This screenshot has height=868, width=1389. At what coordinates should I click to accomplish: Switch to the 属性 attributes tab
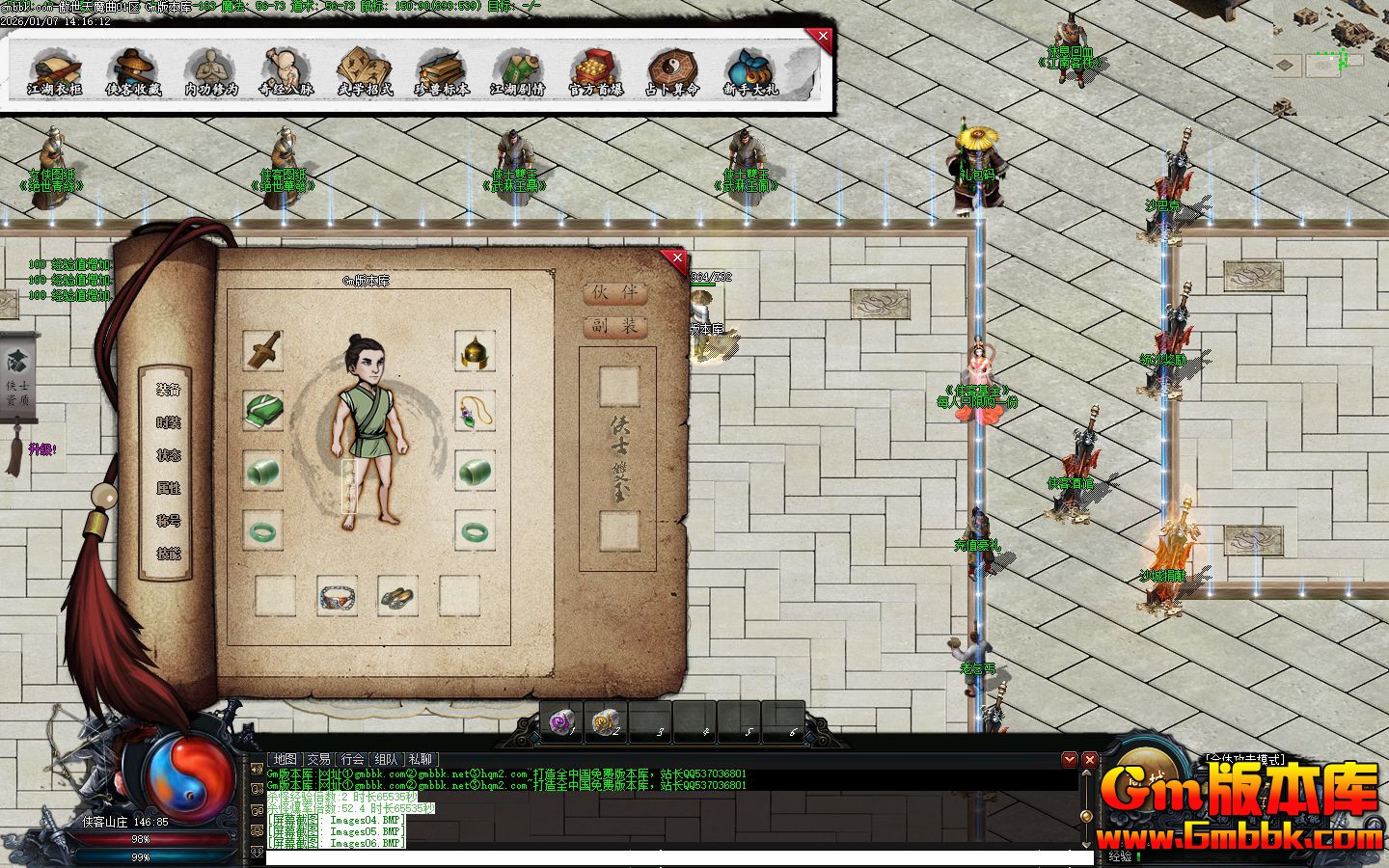click(169, 488)
